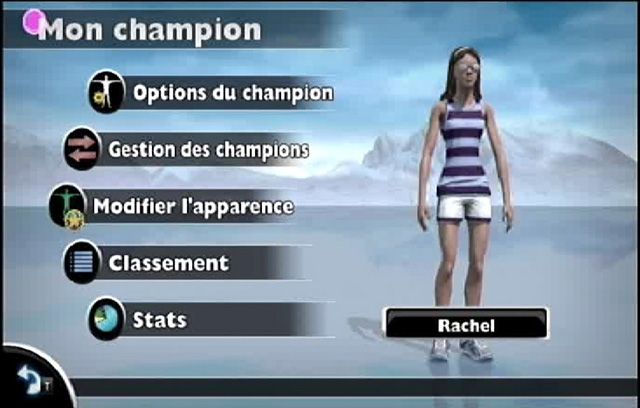Click the Classement list icon
The image size is (640, 408).
coord(82,263)
